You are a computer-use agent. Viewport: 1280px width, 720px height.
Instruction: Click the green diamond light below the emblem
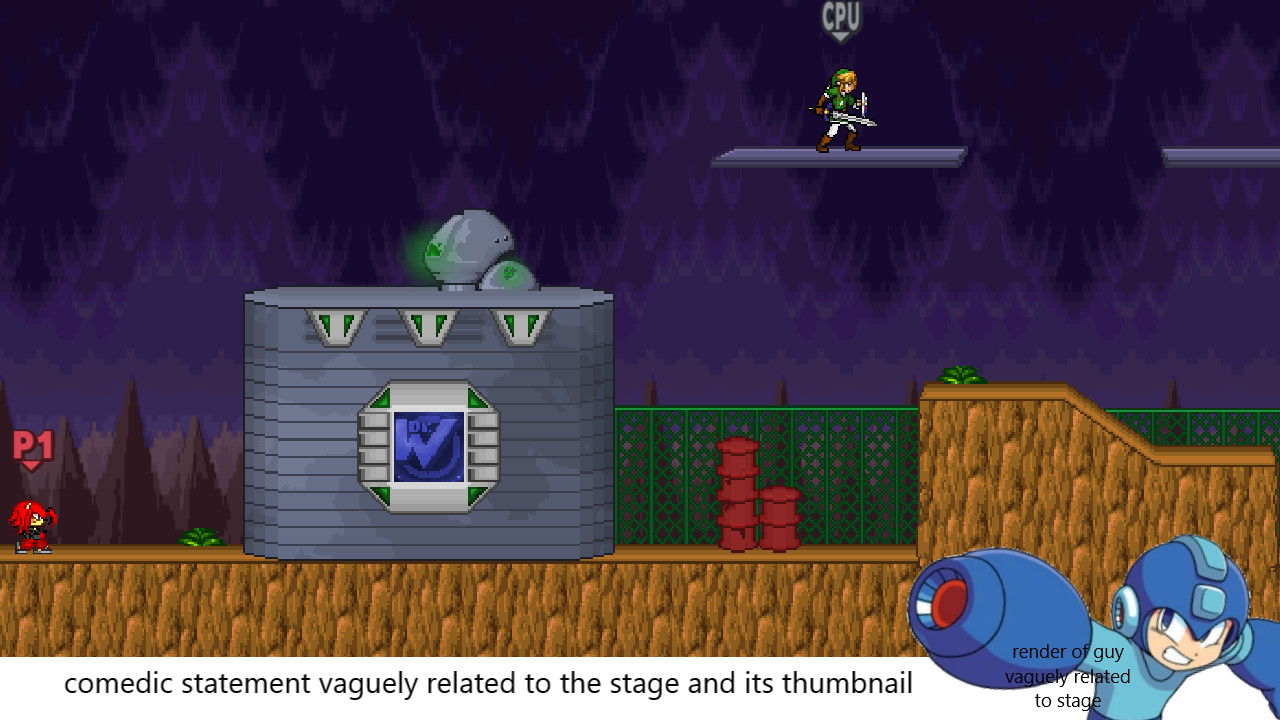click(x=381, y=492)
